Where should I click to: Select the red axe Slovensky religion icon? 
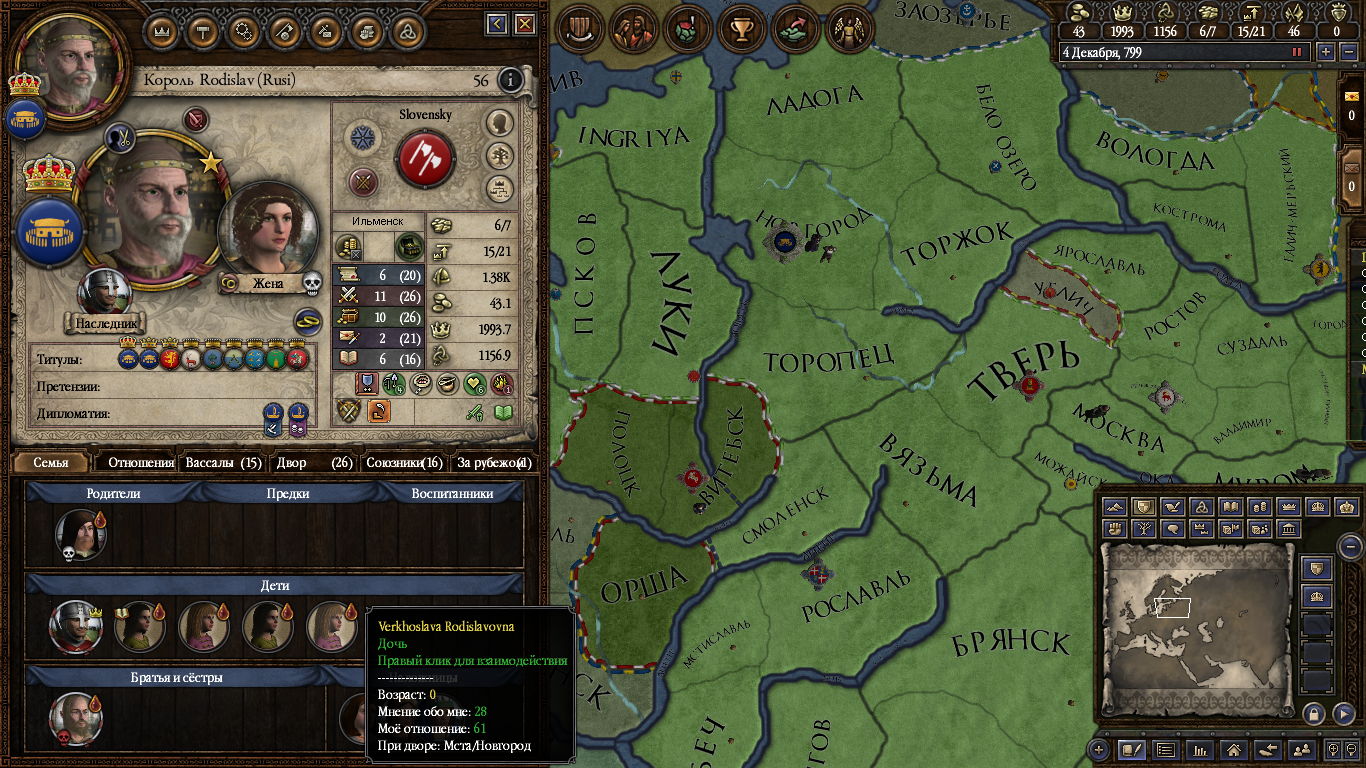click(426, 159)
